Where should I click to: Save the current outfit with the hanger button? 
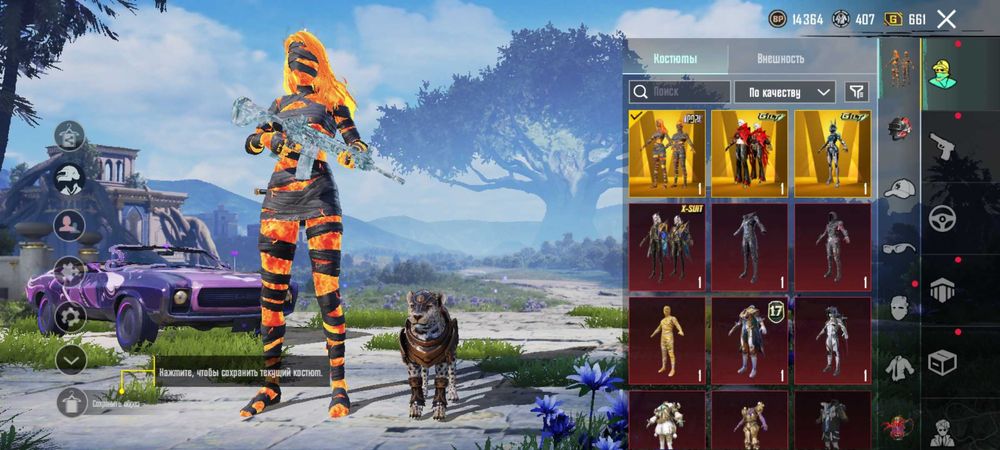pos(70,402)
